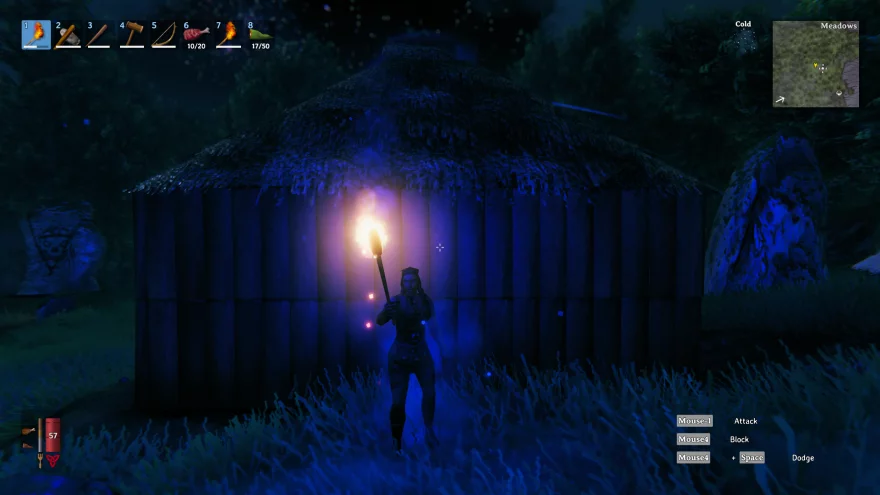Open the Meadows minimap
The height and width of the screenshot is (495, 880).
[815, 64]
